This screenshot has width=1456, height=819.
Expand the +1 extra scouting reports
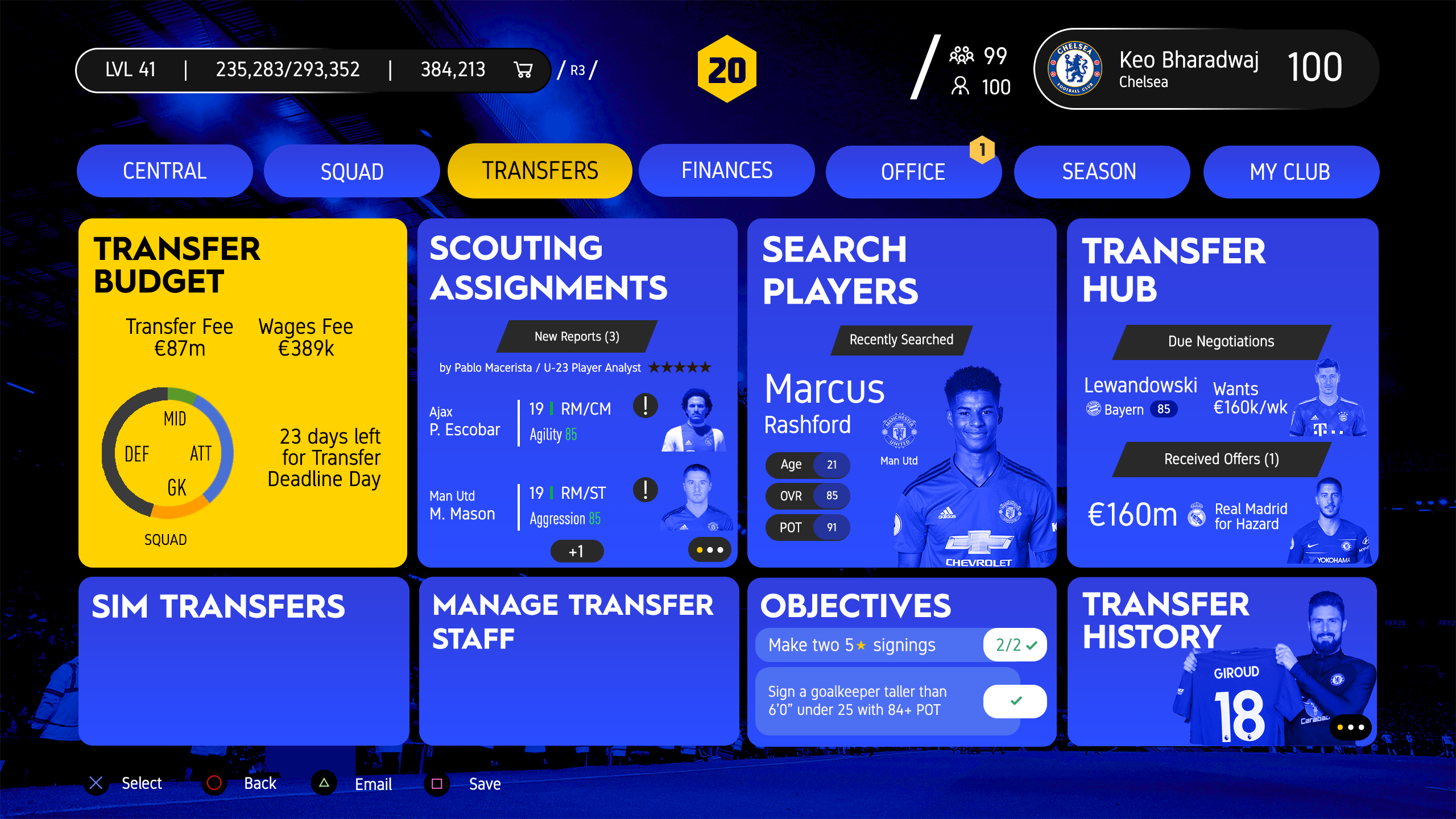click(x=576, y=551)
